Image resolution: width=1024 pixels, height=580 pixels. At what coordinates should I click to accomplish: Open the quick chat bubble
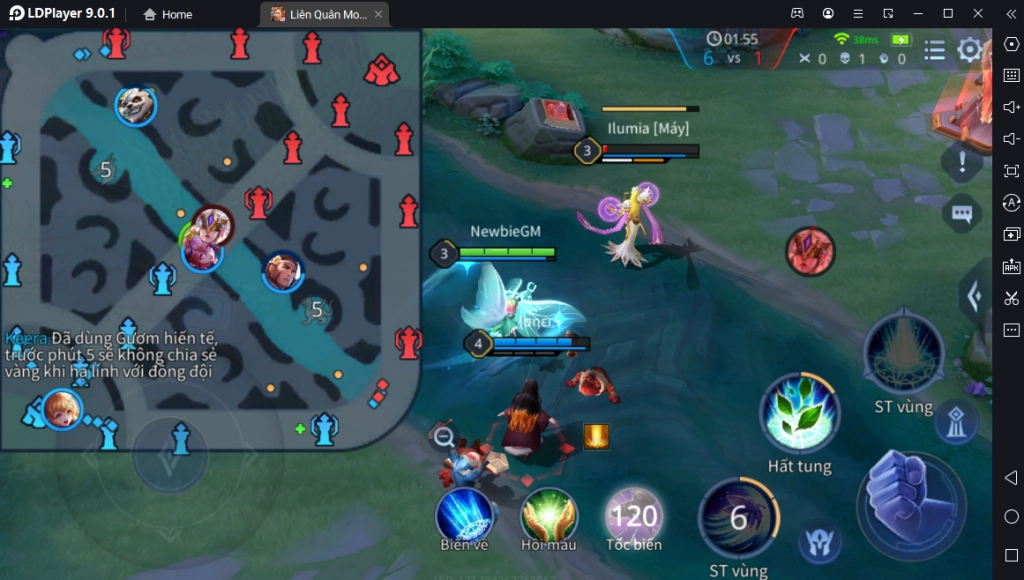tap(962, 213)
